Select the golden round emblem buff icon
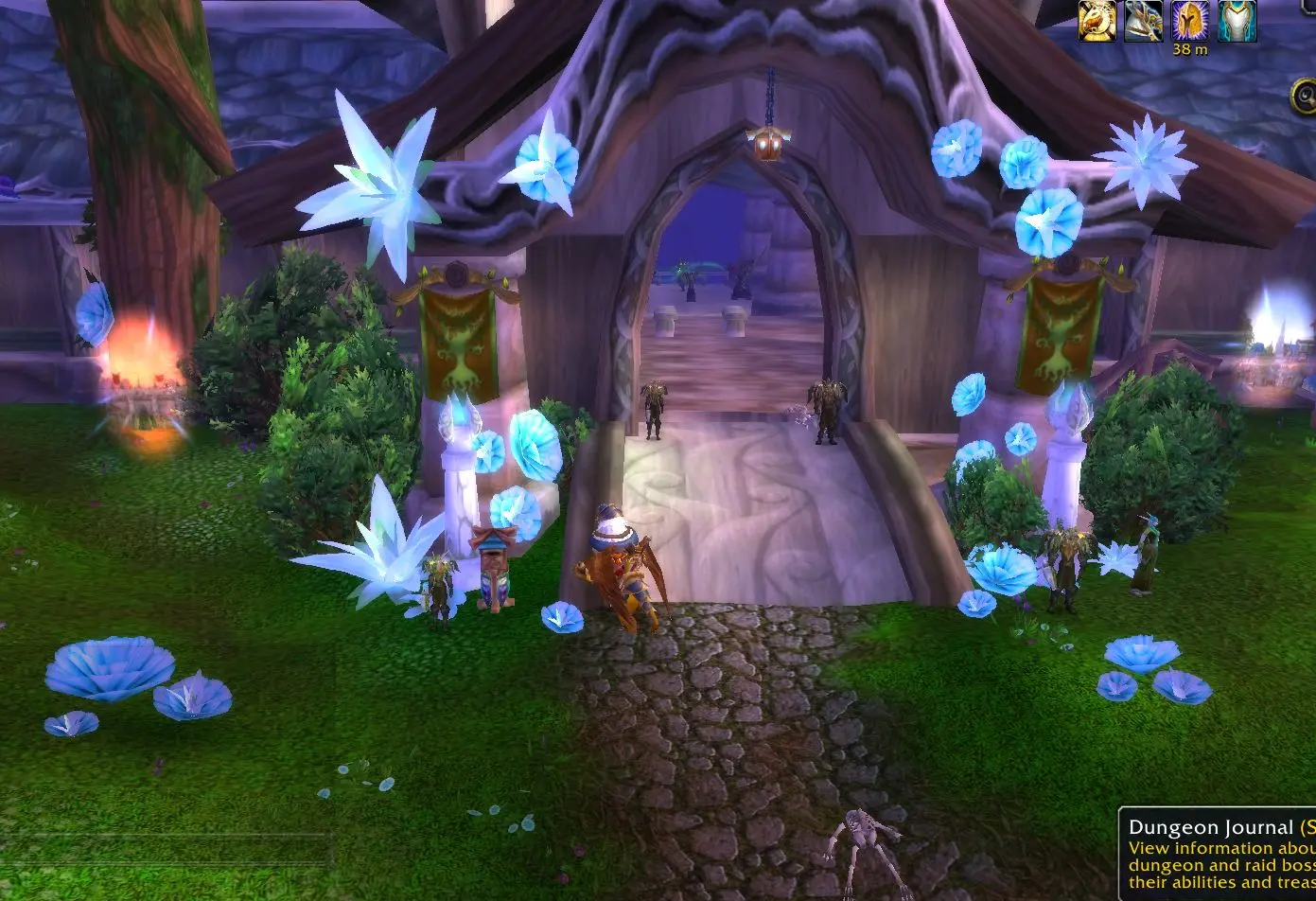The height and width of the screenshot is (901, 1316). point(1098,21)
